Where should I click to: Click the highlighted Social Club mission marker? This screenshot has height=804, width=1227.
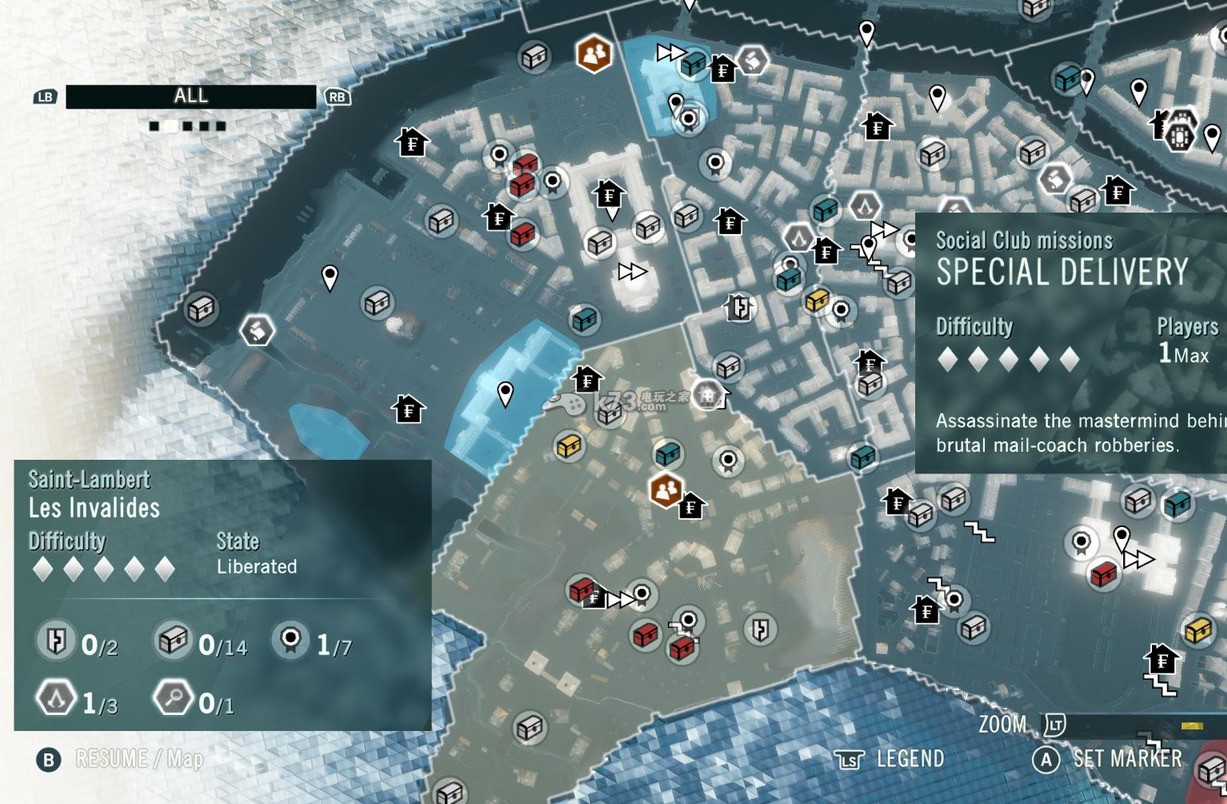706,393
